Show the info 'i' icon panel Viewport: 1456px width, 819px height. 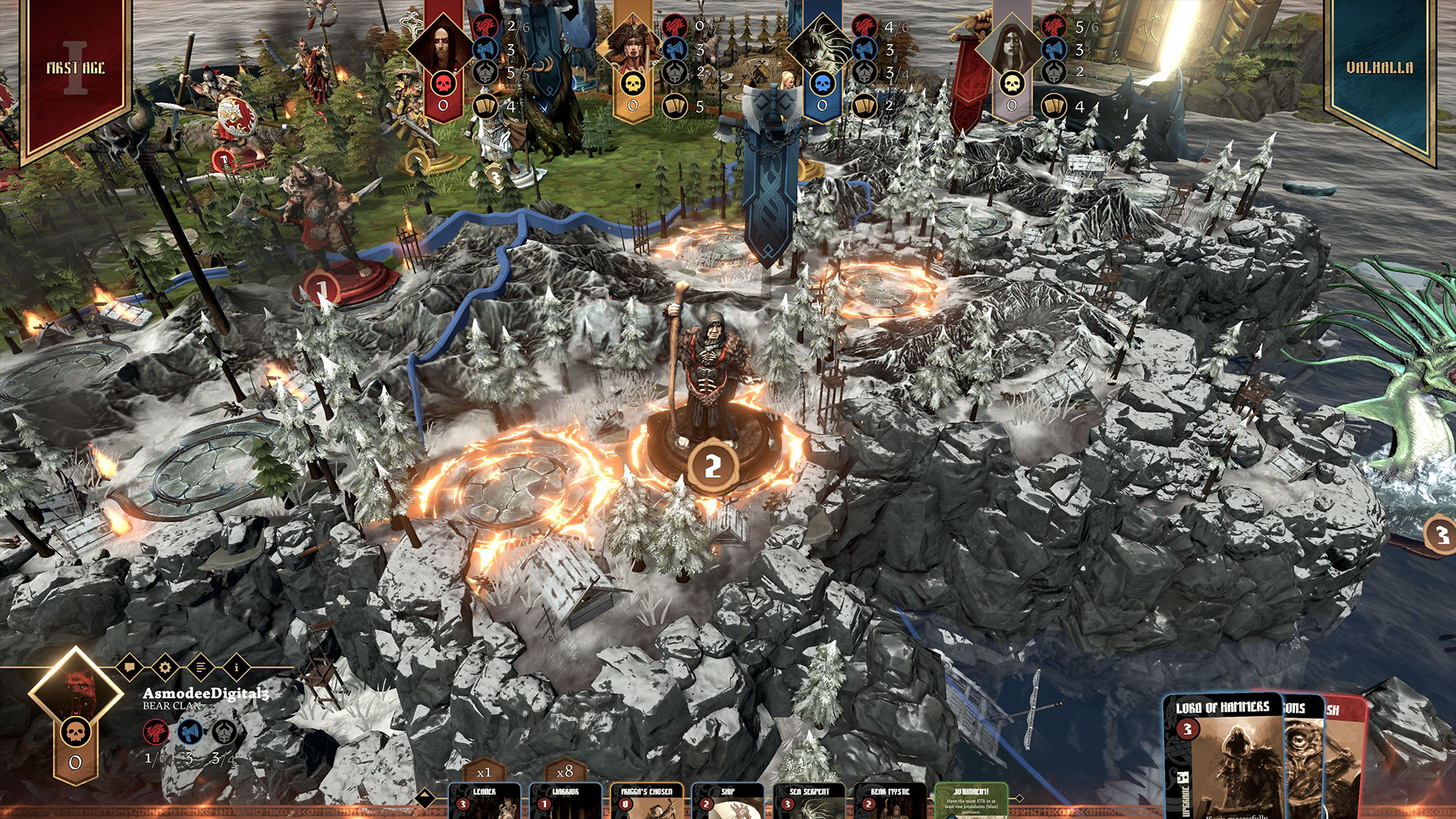[x=236, y=667]
